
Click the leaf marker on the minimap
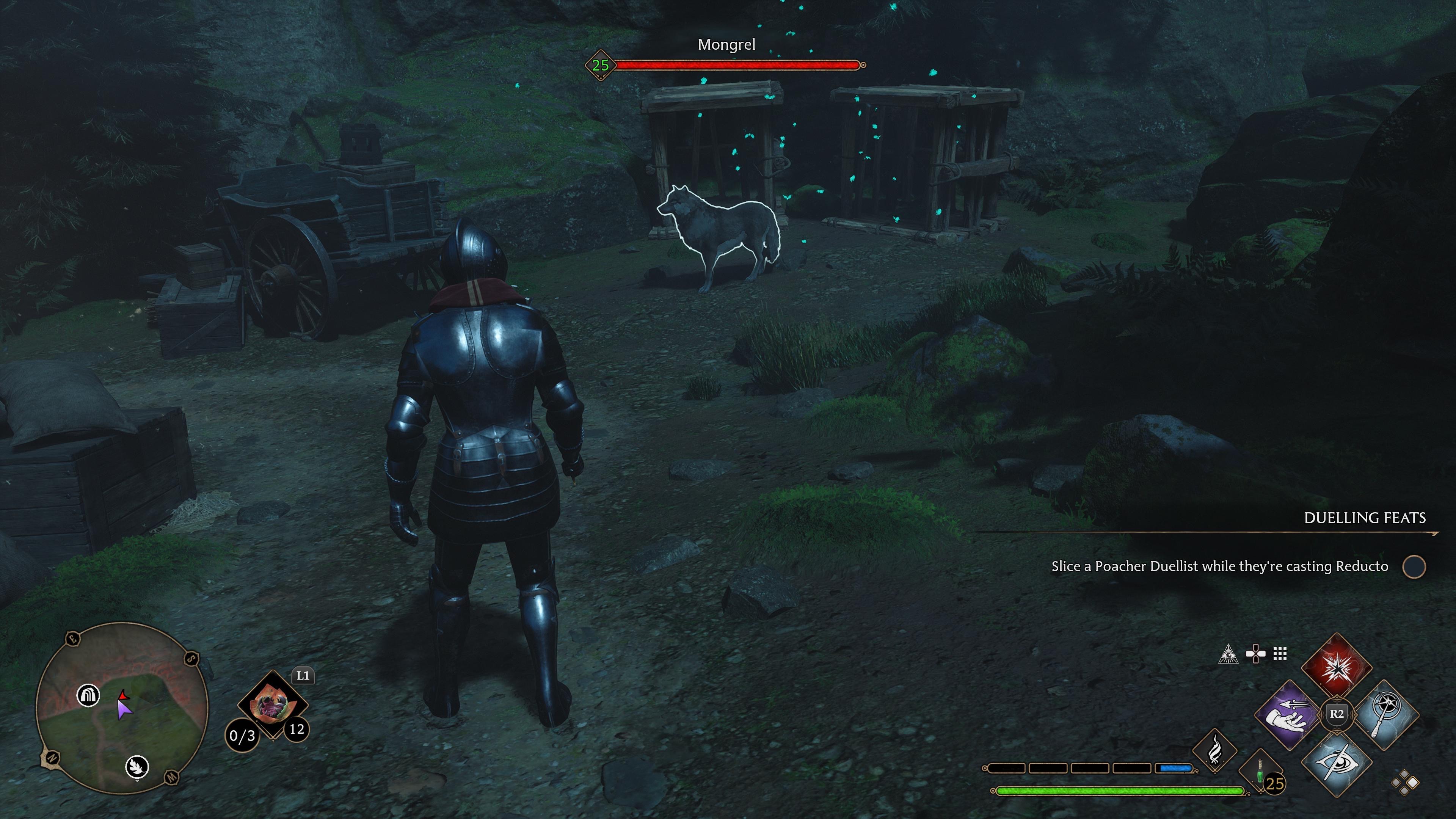(x=137, y=766)
